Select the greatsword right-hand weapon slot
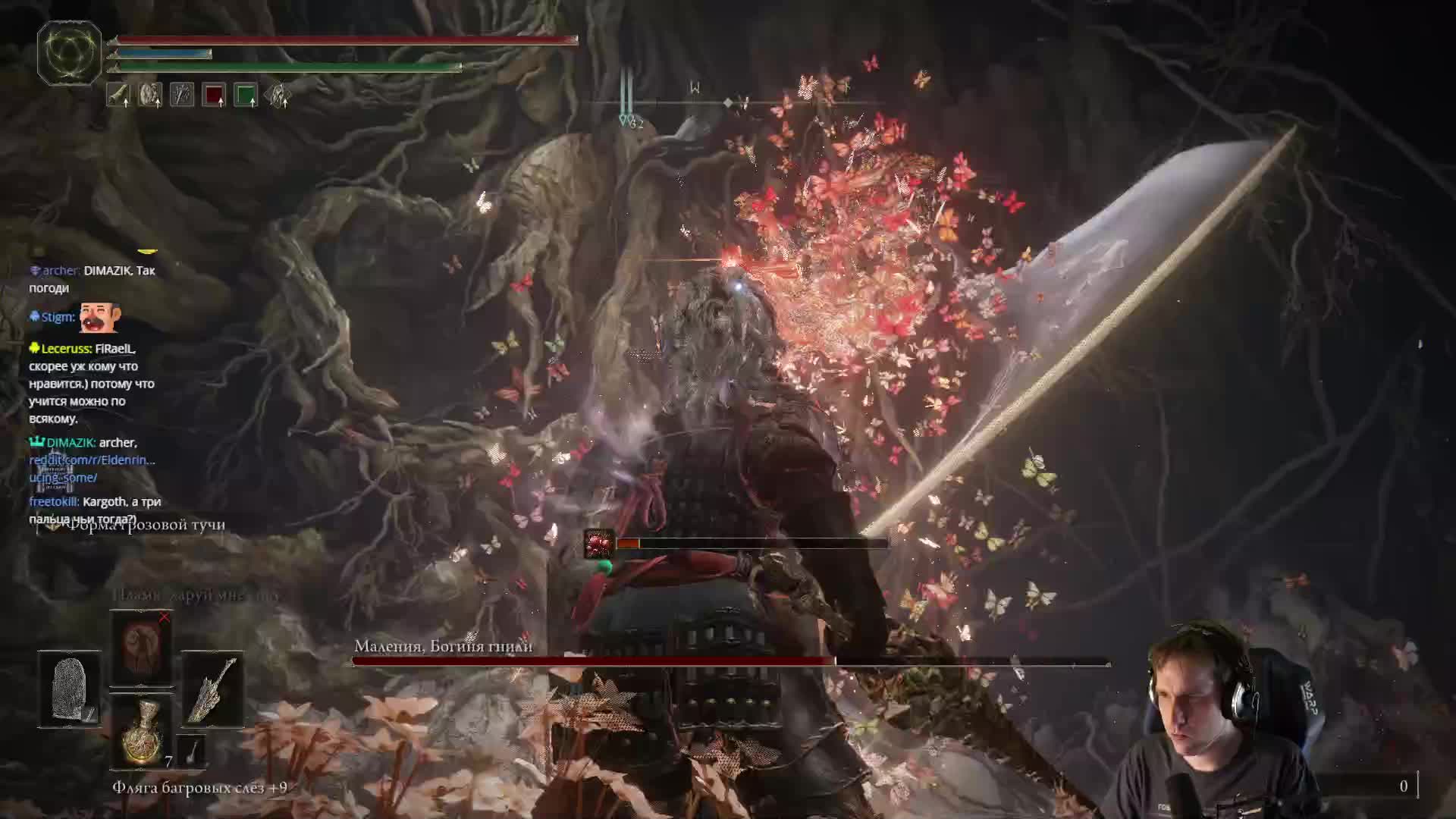The width and height of the screenshot is (1456, 819). click(x=212, y=689)
